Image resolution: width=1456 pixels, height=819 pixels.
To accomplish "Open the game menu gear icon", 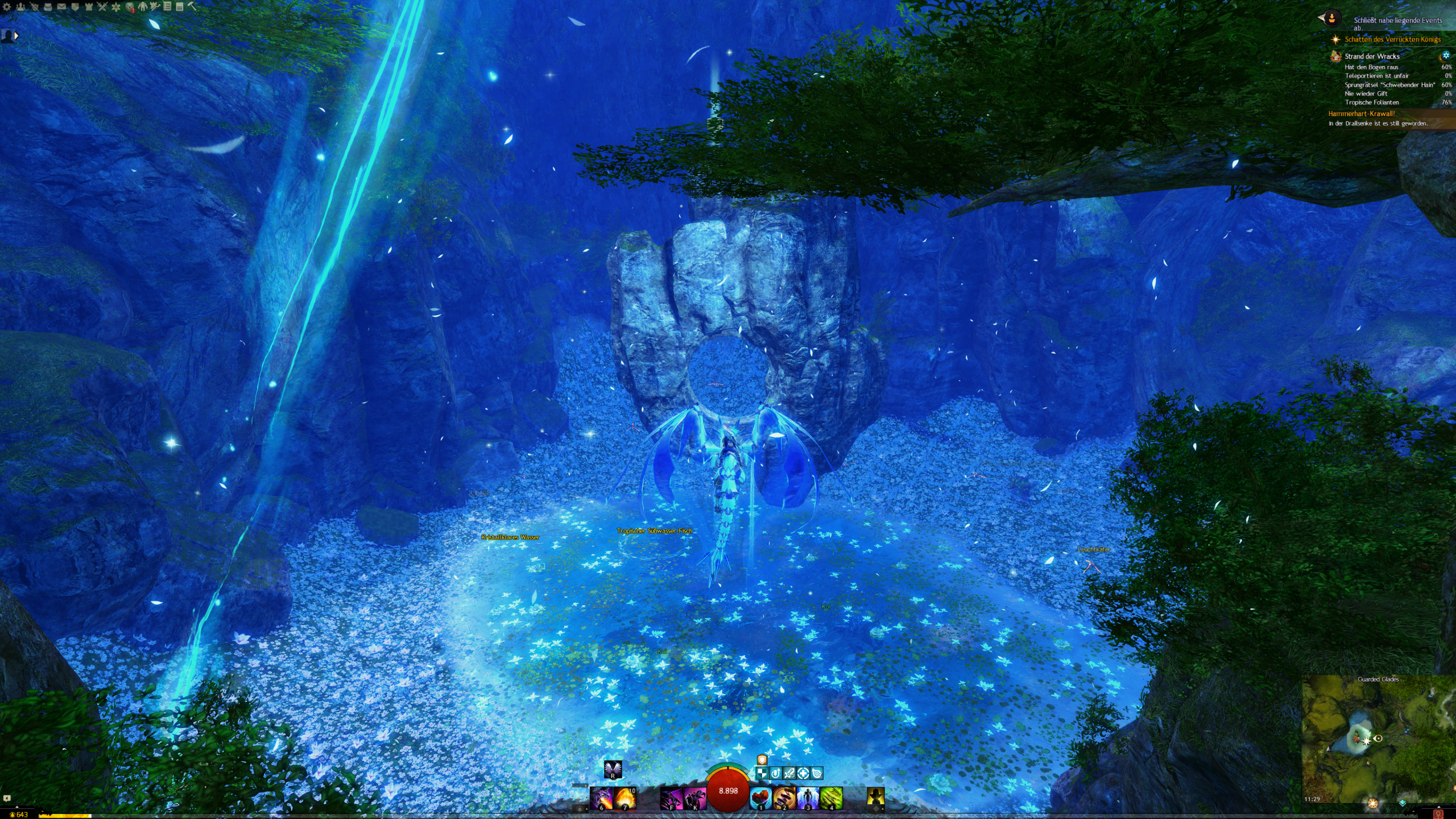I will [x=7, y=7].
